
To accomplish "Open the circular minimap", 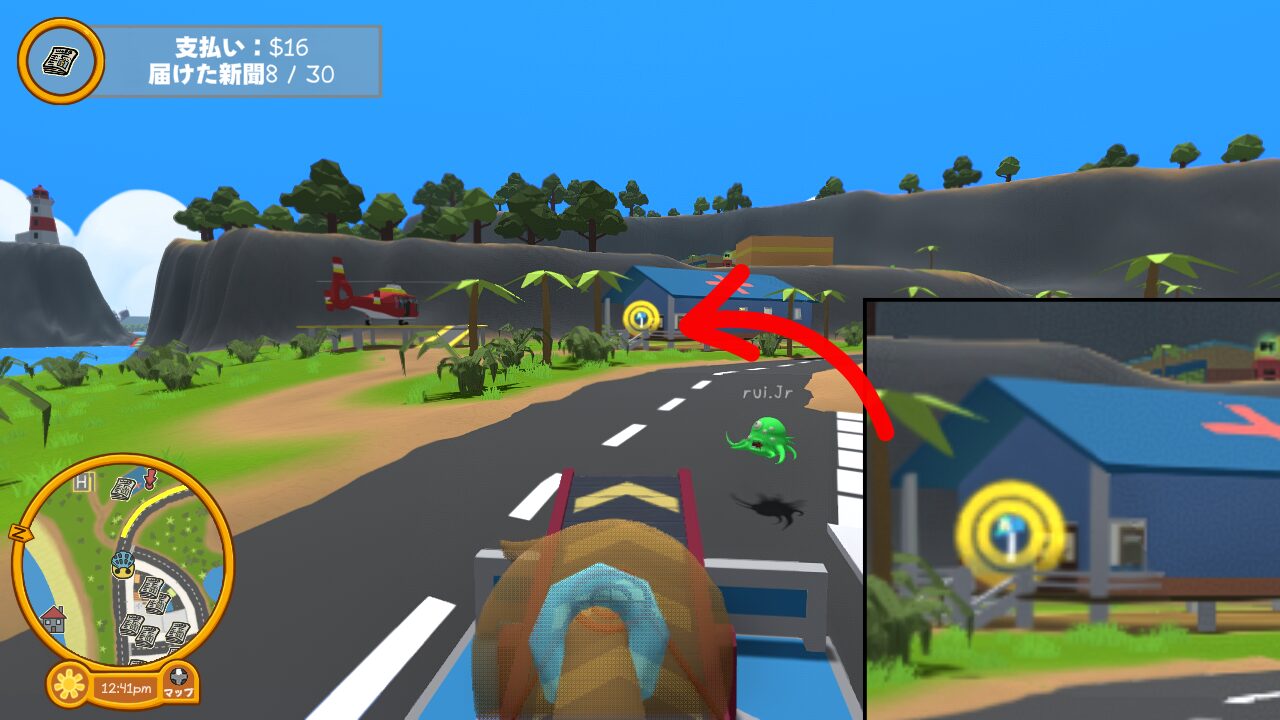I will pos(123,562).
